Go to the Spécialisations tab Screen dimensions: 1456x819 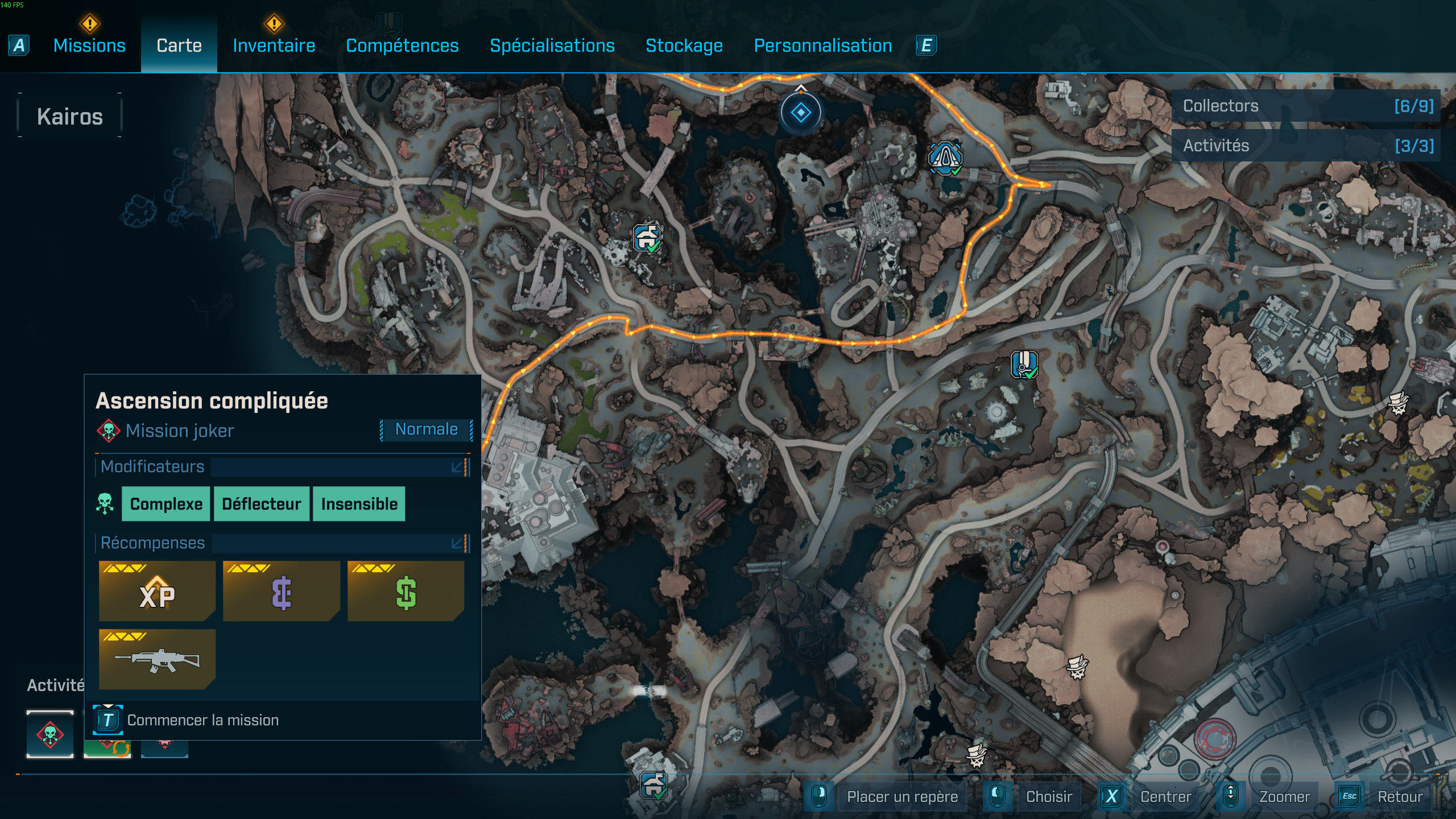click(552, 45)
